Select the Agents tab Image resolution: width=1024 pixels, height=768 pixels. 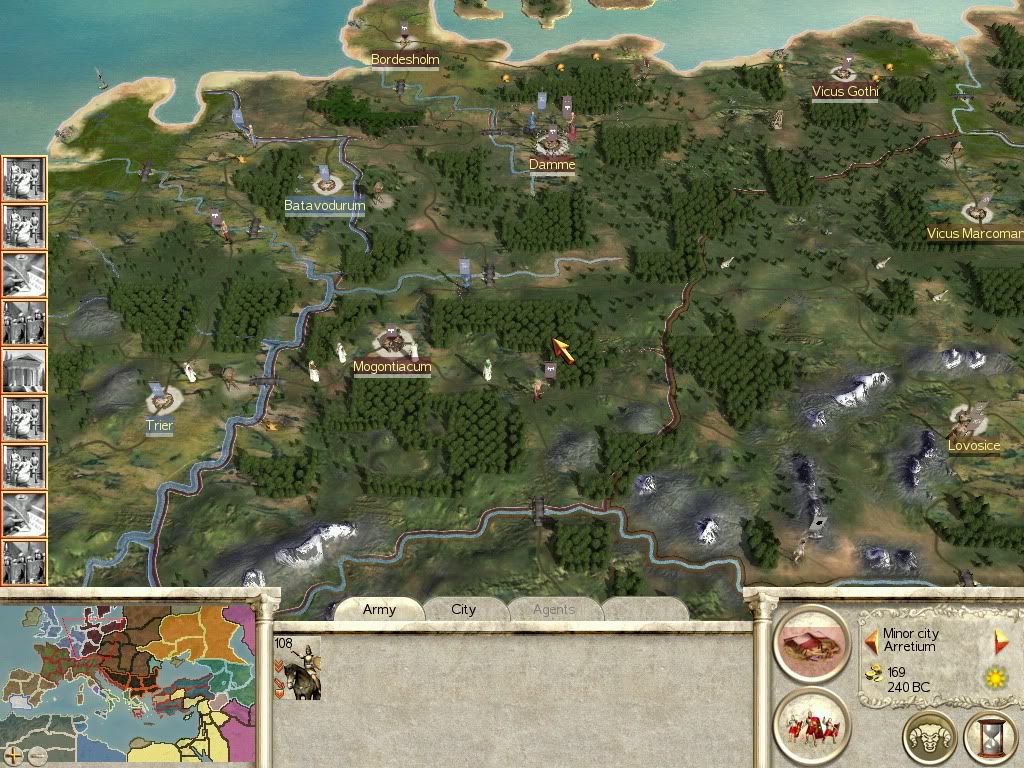(x=553, y=610)
